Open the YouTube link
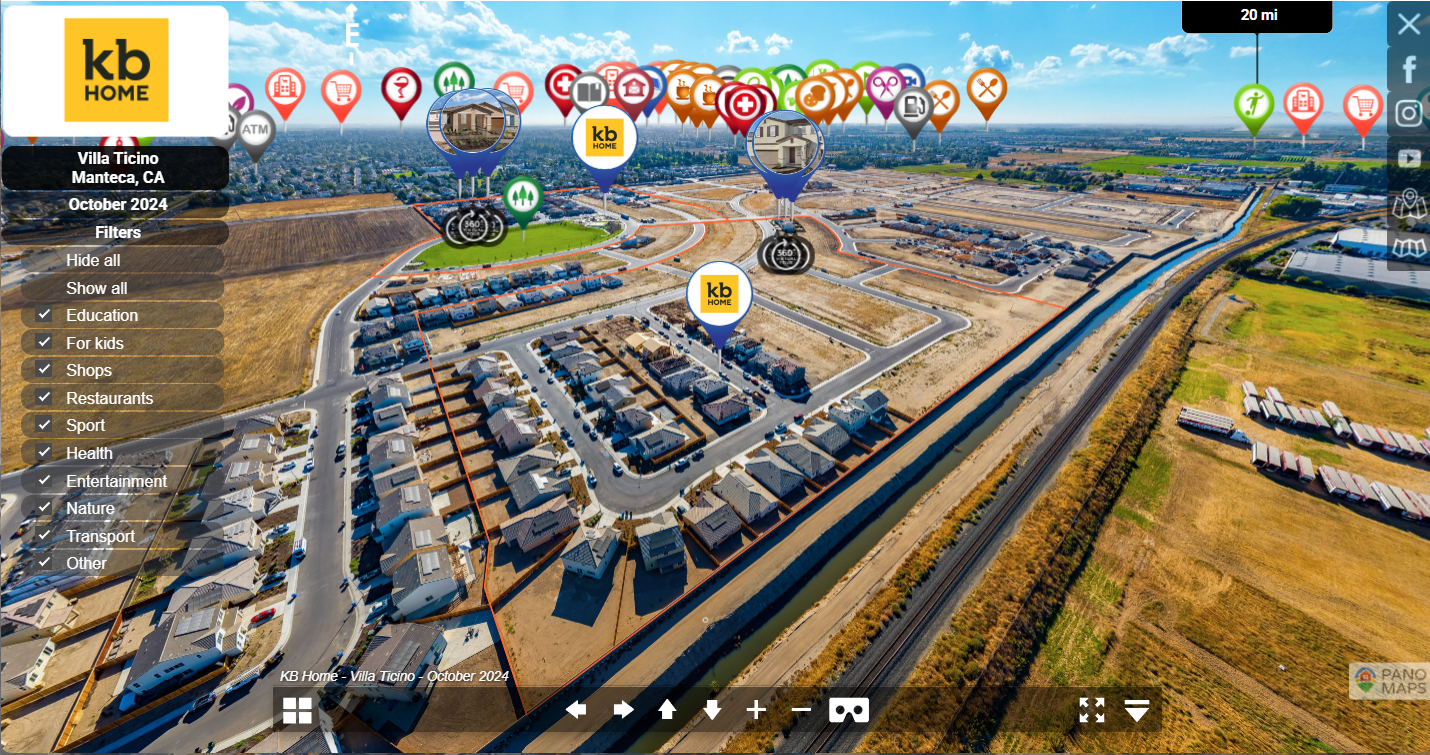The height and width of the screenshot is (755, 1430). tap(1408, 159)
